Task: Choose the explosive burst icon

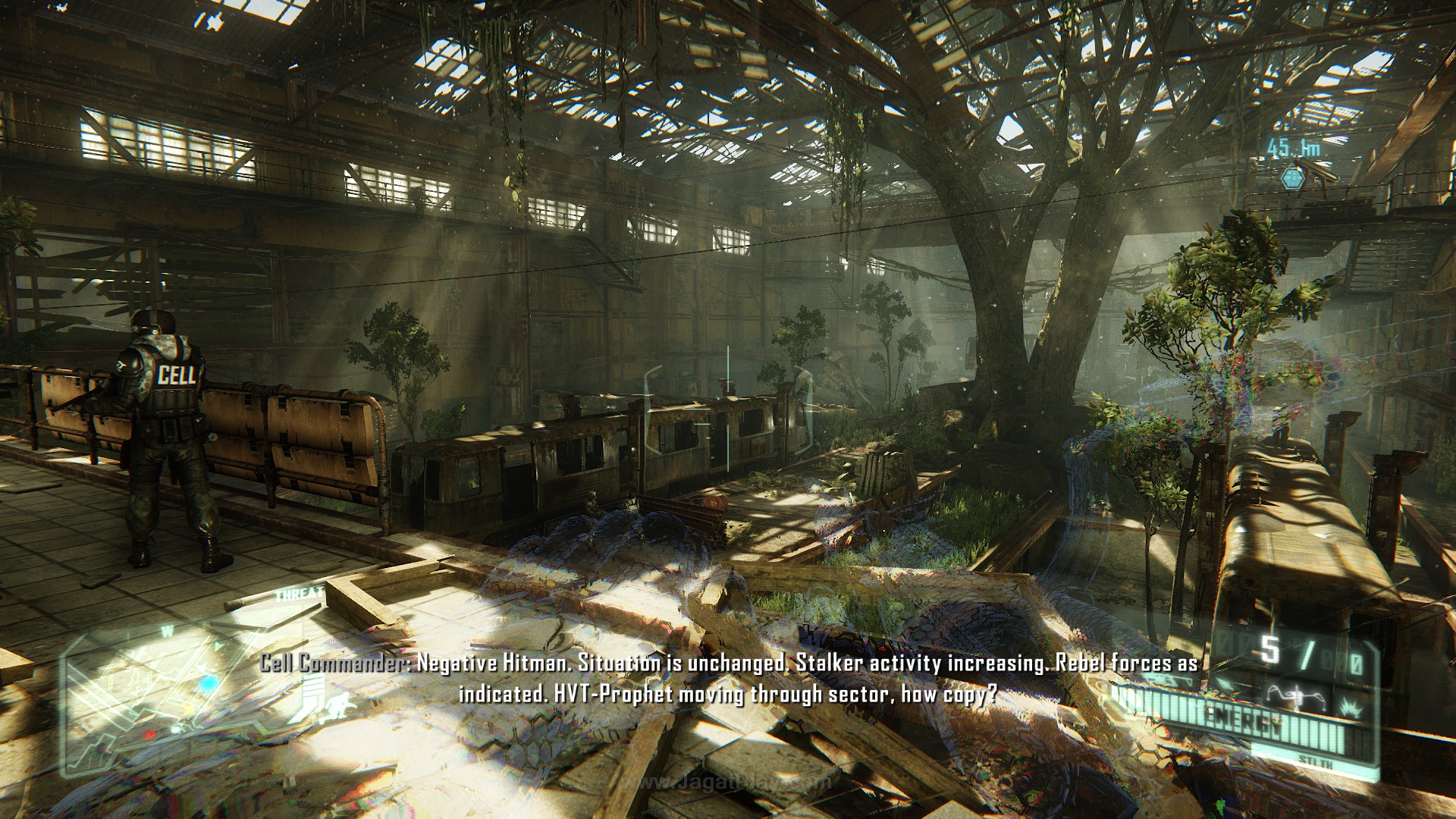Action: coord(1352,709)
